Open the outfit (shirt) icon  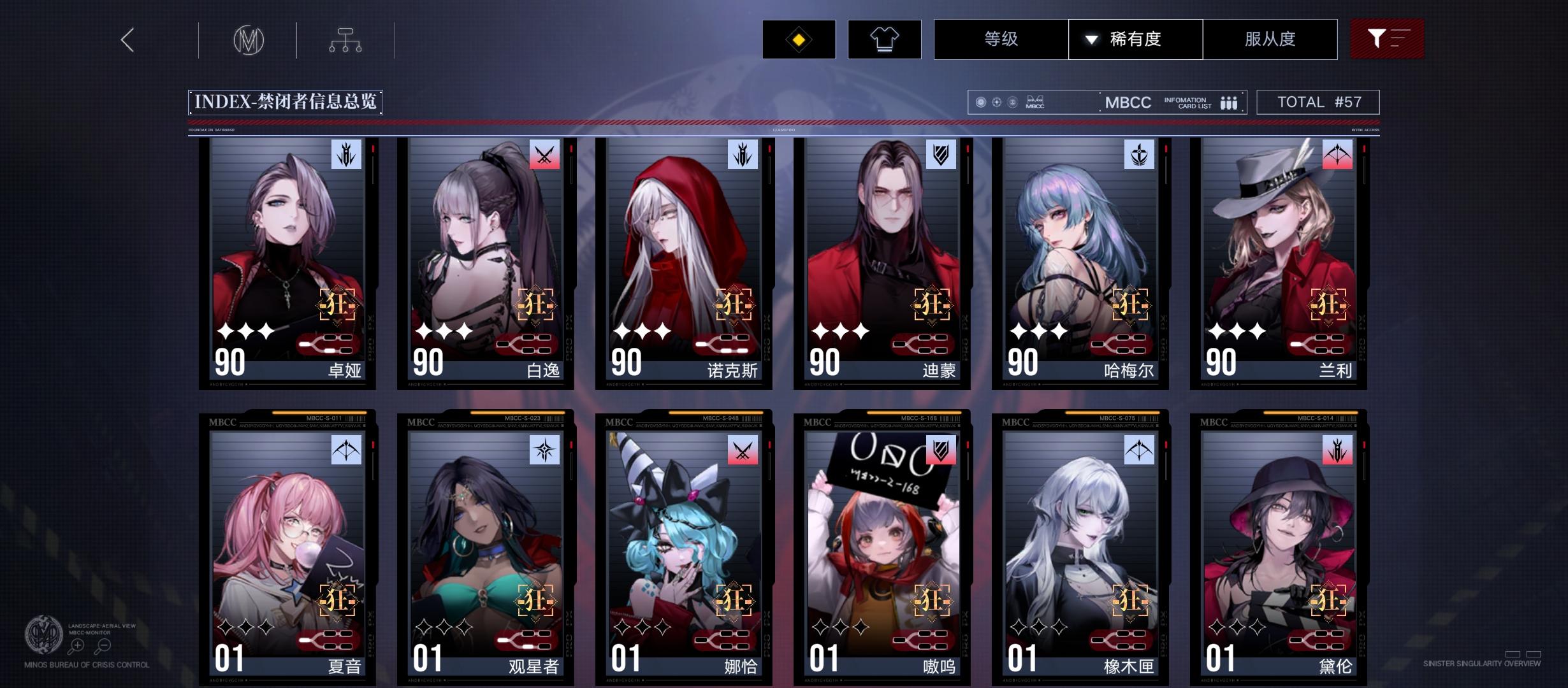coord(885,39)
